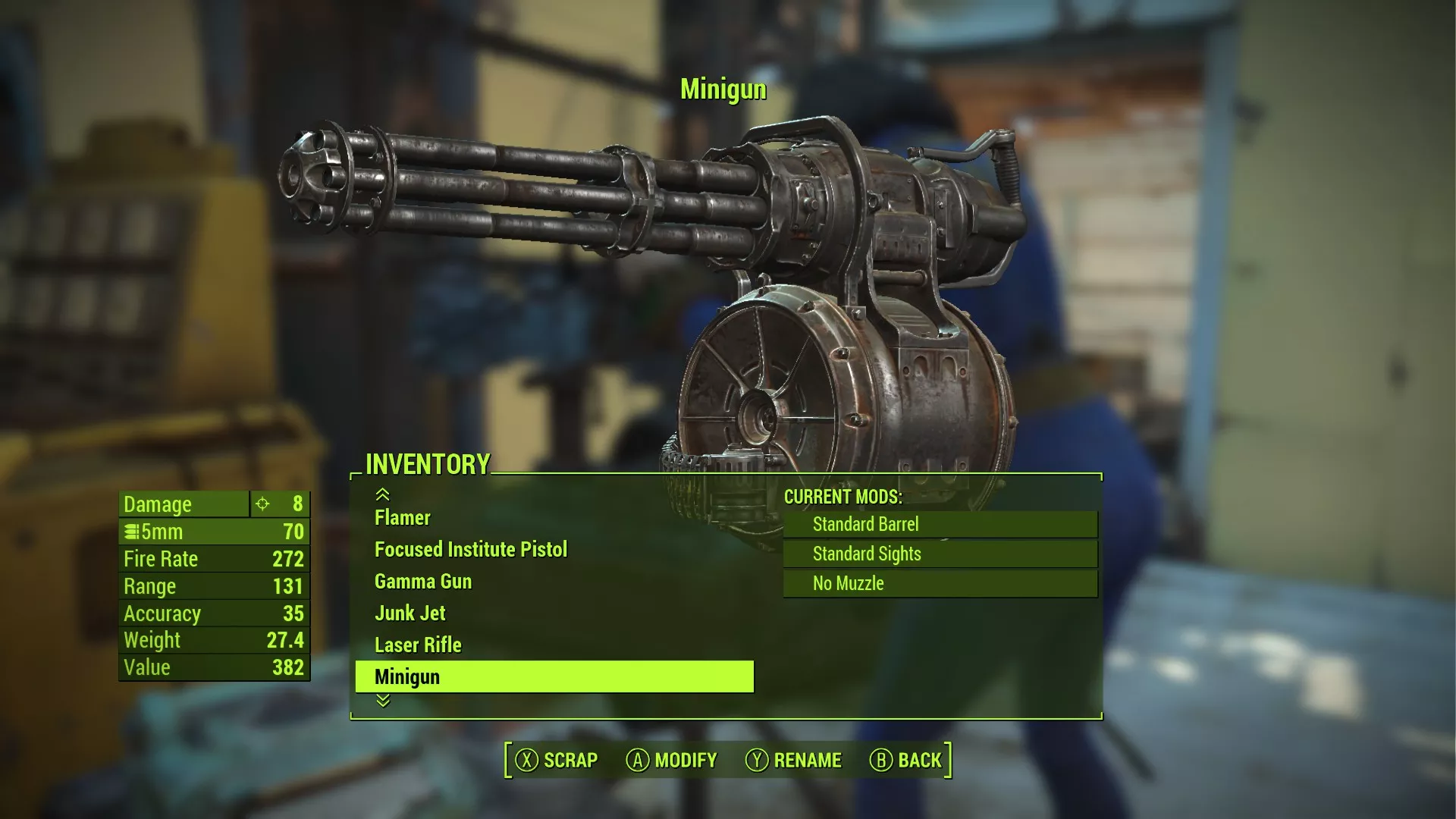The height and width of the screenshot is (819, 1456).
Task: Pick the Junk Jet weapon entry
Action: [410, 613]
